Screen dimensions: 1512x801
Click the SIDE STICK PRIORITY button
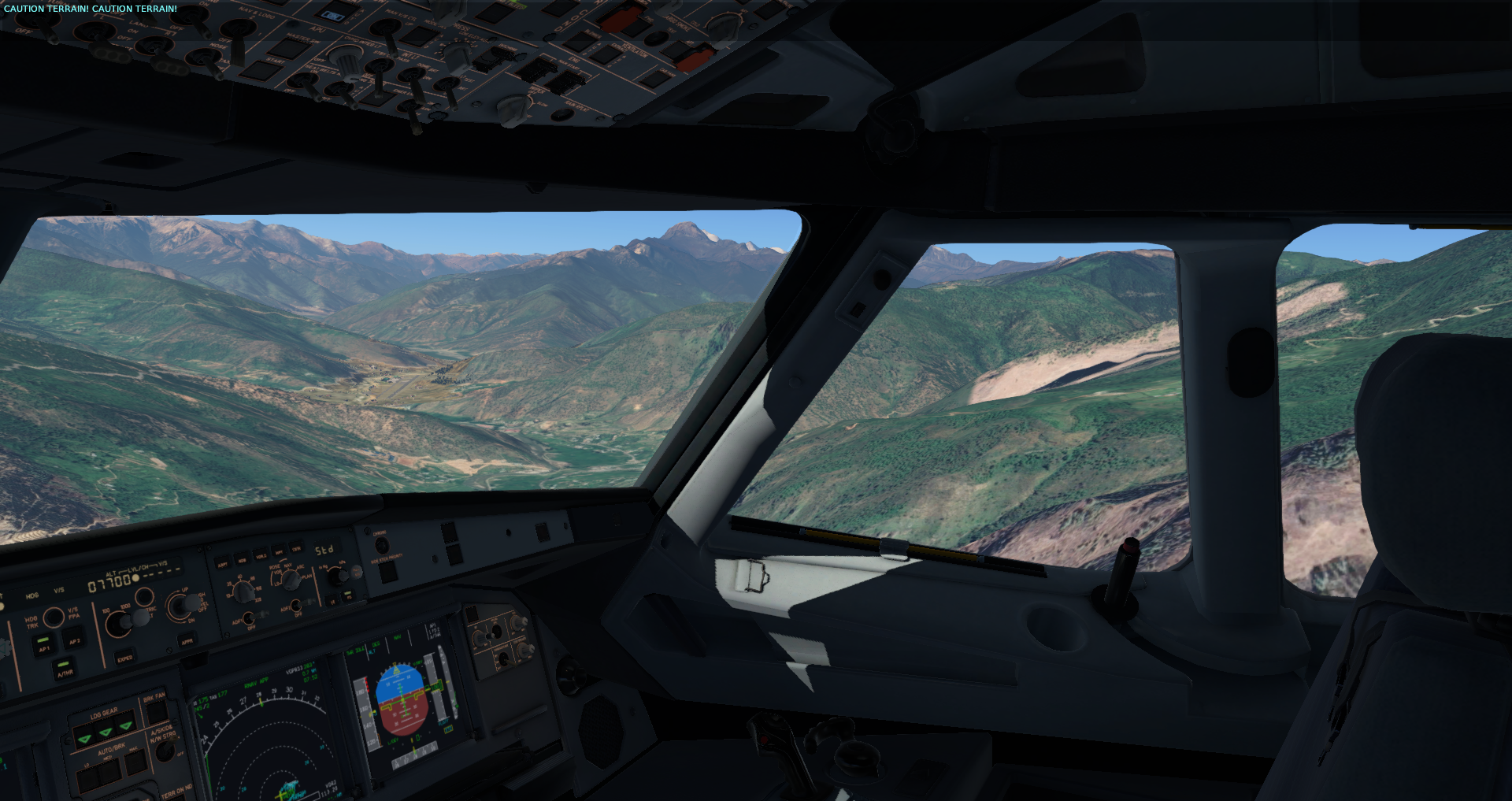(387, 573)
